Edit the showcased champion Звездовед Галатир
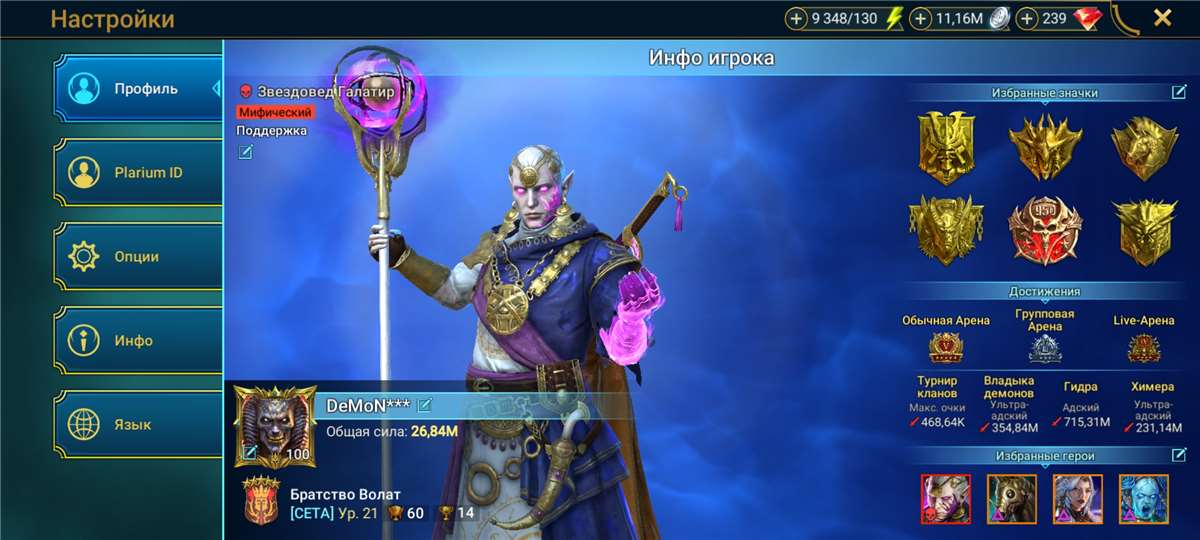This screenshot has height=540, width=1200. tap(245, 152)
